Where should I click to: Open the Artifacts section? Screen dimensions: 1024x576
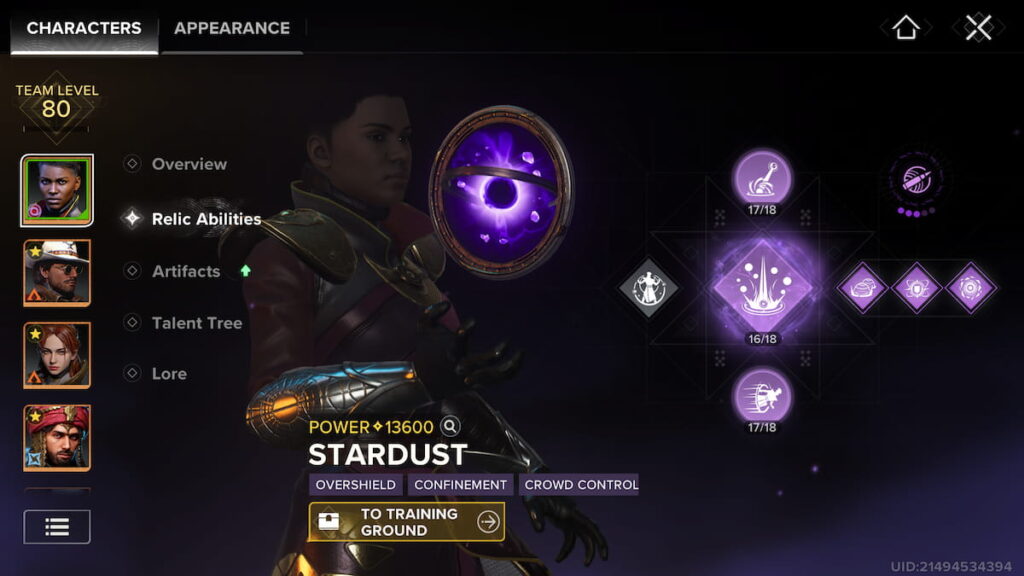coord(185,271)
